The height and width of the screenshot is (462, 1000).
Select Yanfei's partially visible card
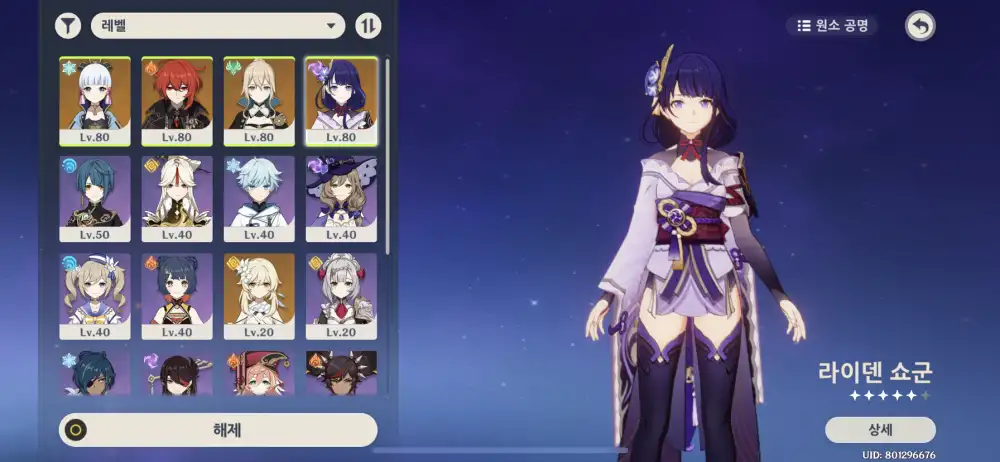(258, 372)
